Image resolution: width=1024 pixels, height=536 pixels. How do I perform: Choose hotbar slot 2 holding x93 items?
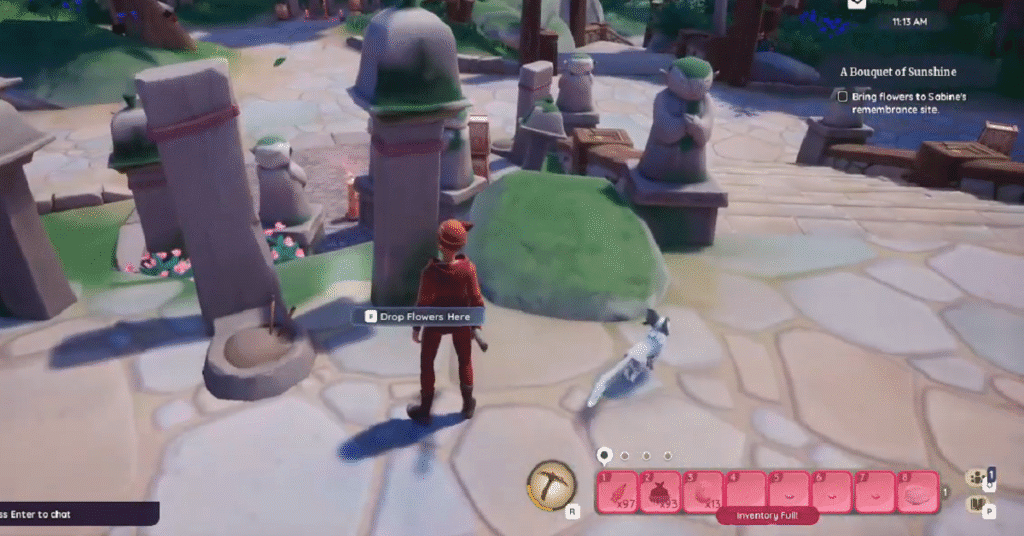pyautogui.click(x=661, y=492)
